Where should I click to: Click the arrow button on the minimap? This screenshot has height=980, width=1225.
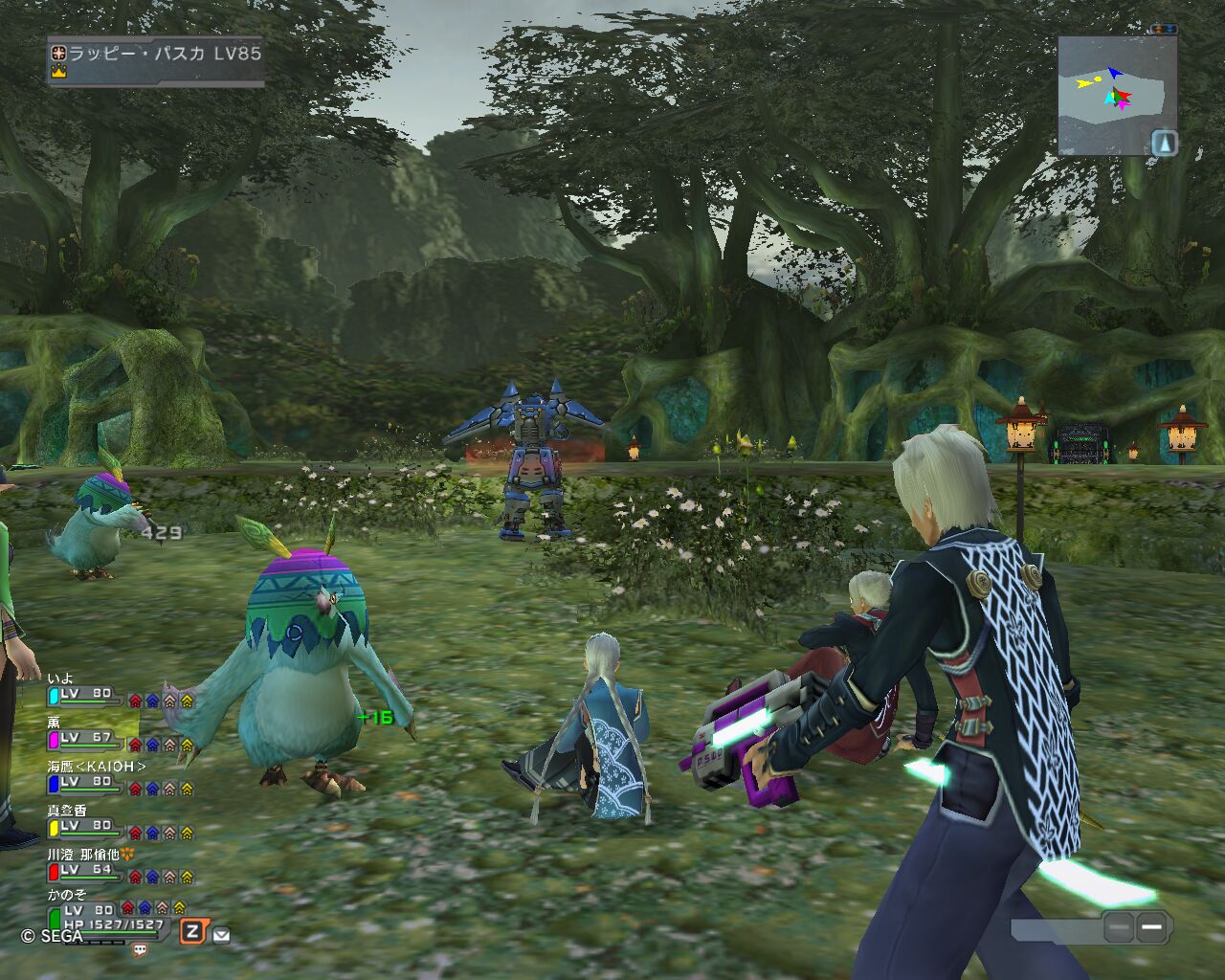pyautogui.click(x=1164, y=144)
